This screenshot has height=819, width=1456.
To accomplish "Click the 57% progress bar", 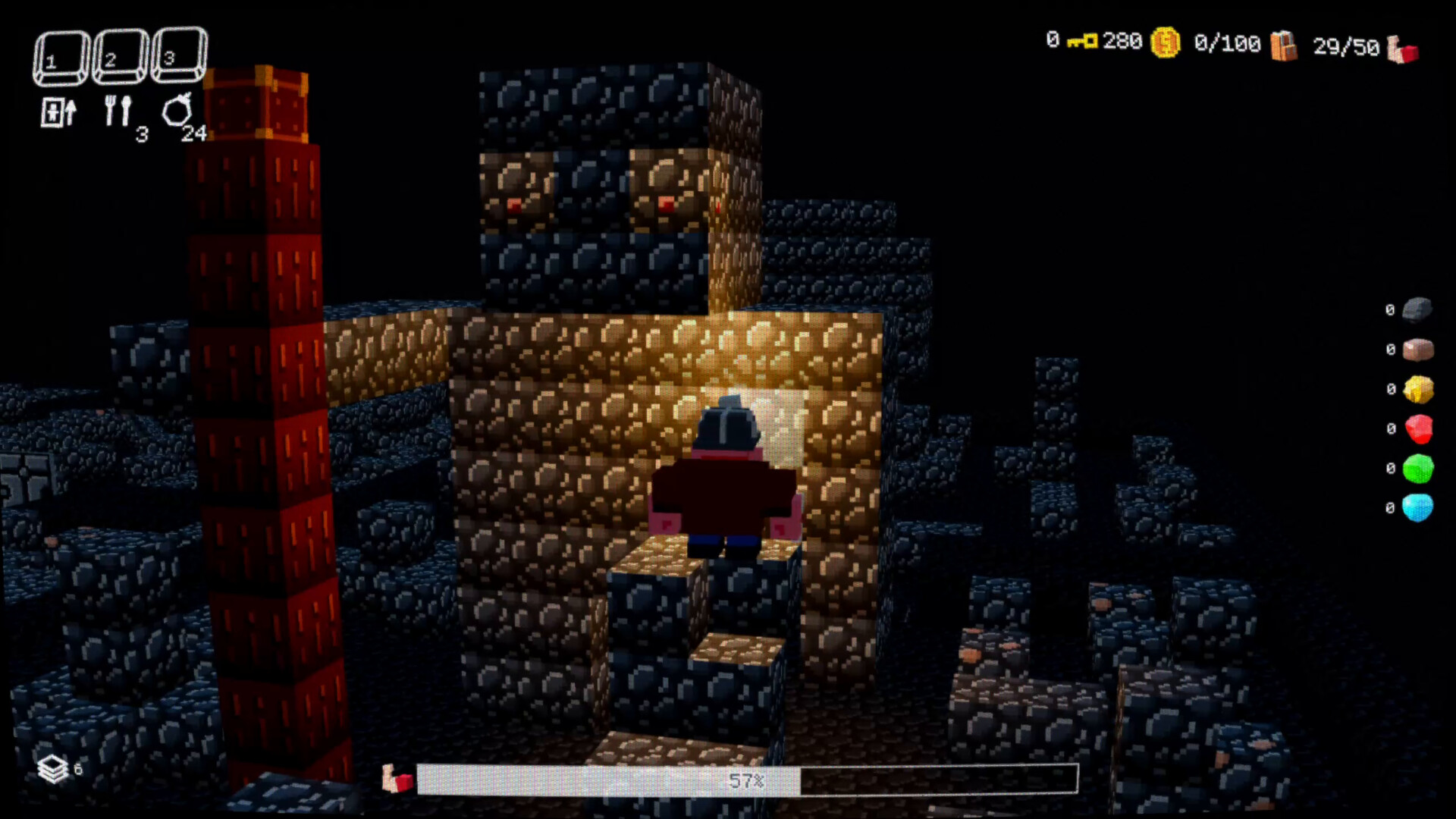I will point(747,780).
